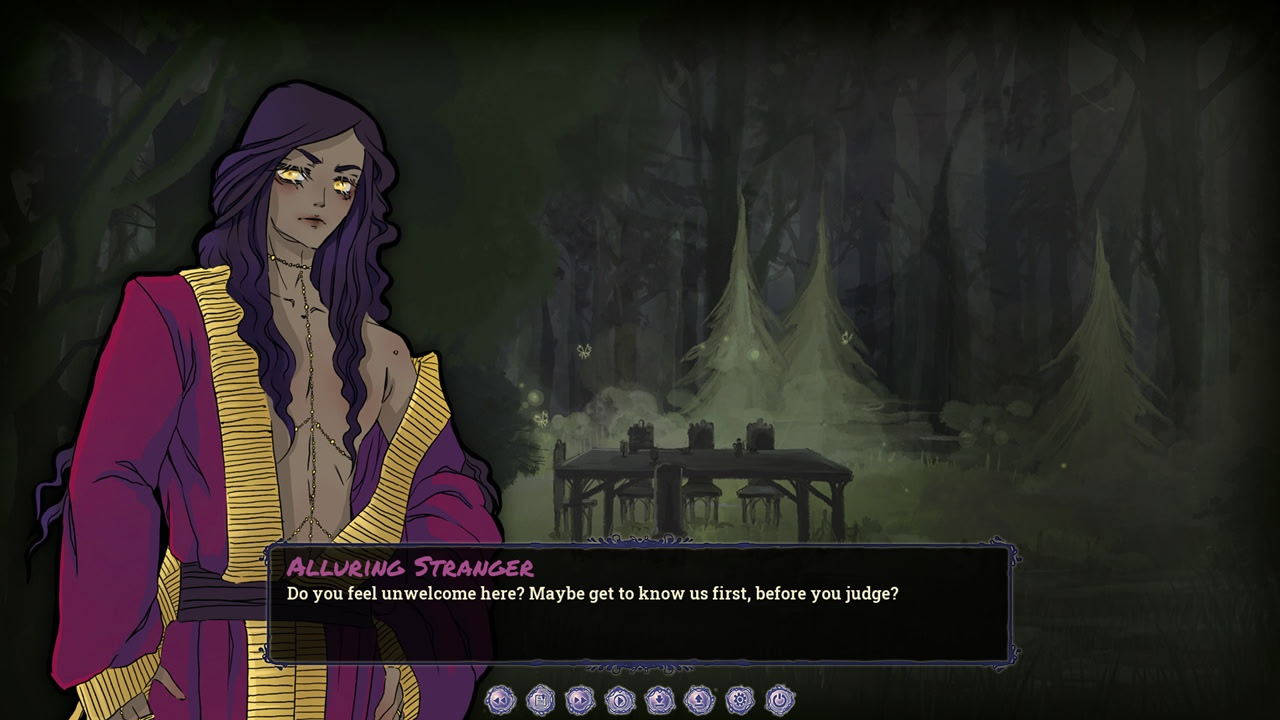Toggle fast-forward skip button
This screenshot has height=720, width=1280.
click(x=580, y=700)
